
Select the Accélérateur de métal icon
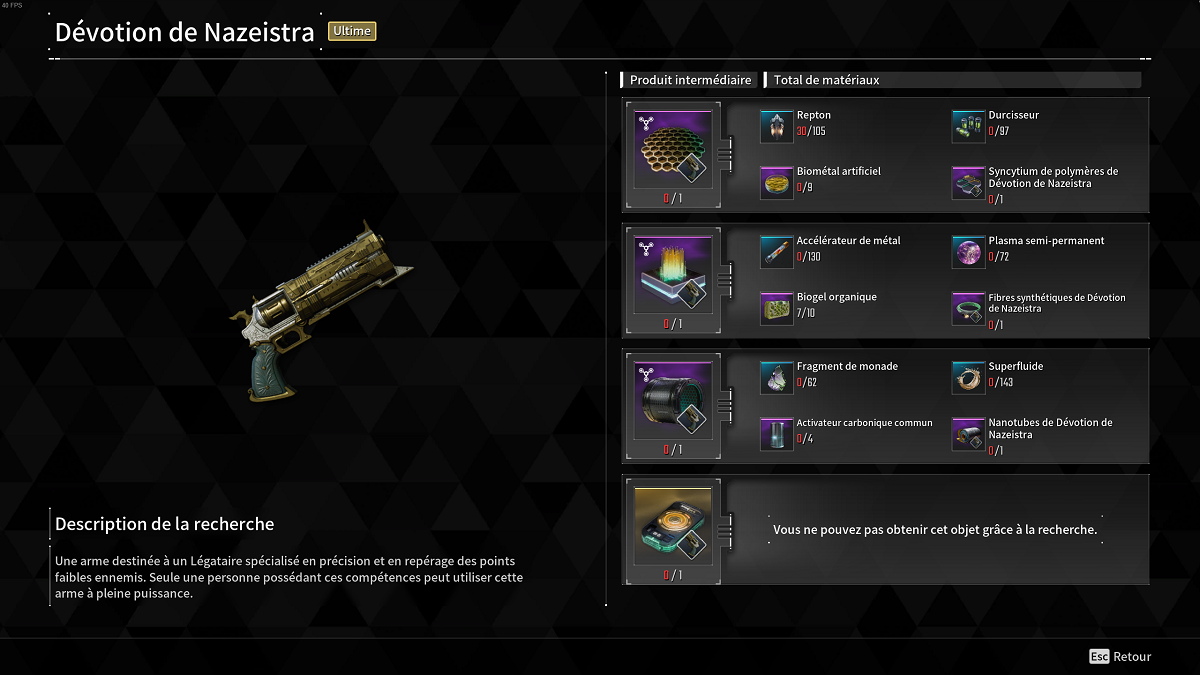777,253
